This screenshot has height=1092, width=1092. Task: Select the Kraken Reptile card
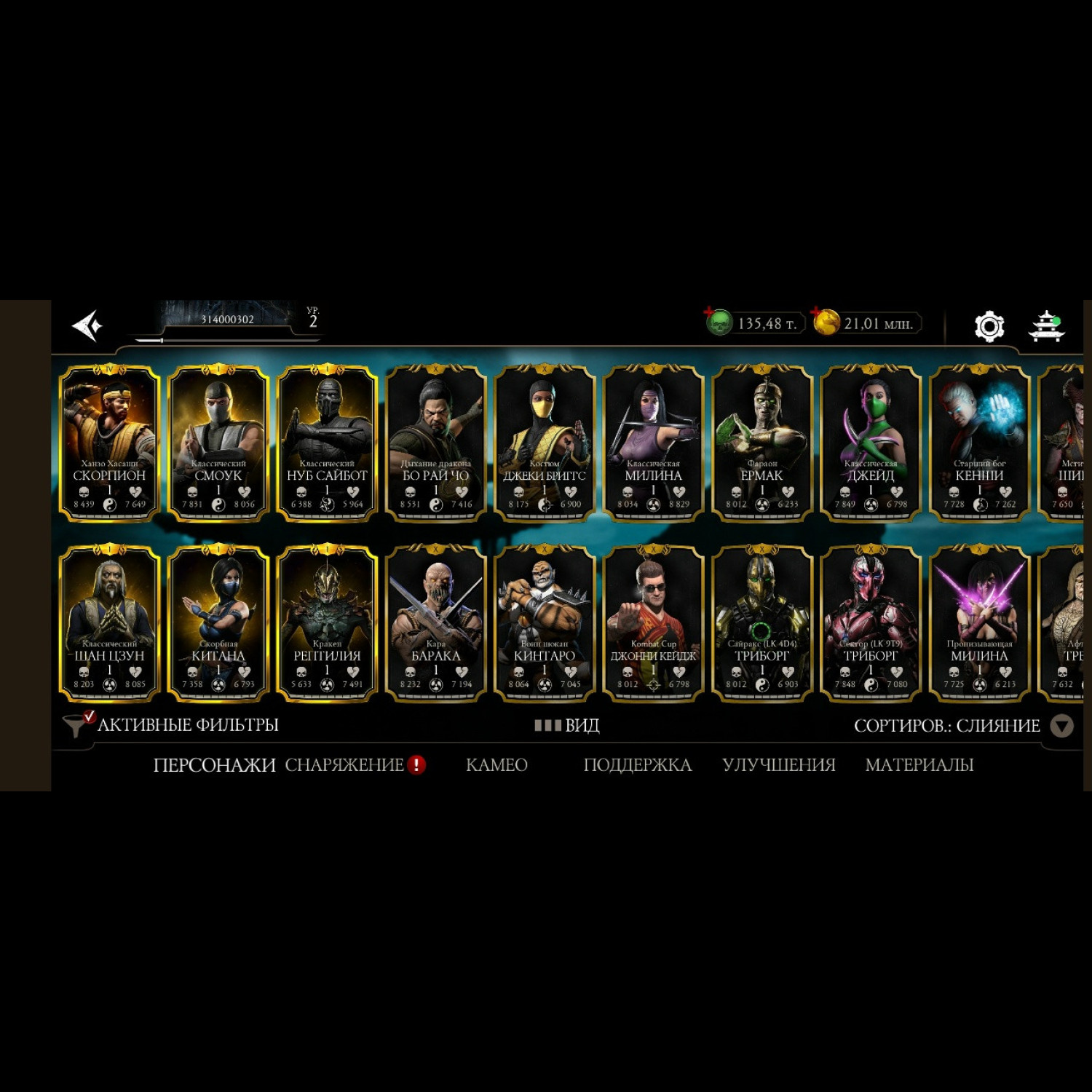coord(327,623)
